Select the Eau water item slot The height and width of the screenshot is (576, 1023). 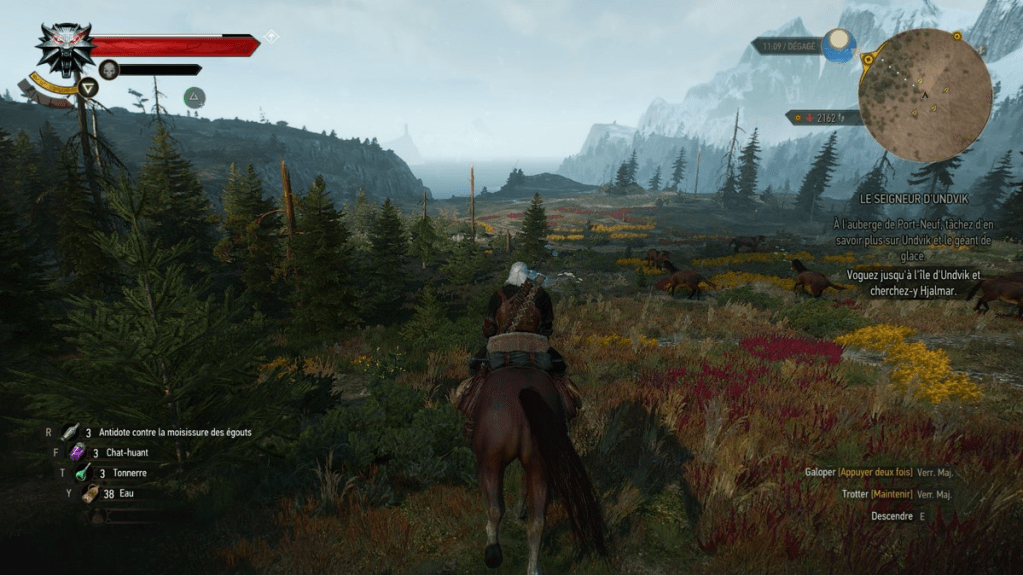[x=90, y=492]
